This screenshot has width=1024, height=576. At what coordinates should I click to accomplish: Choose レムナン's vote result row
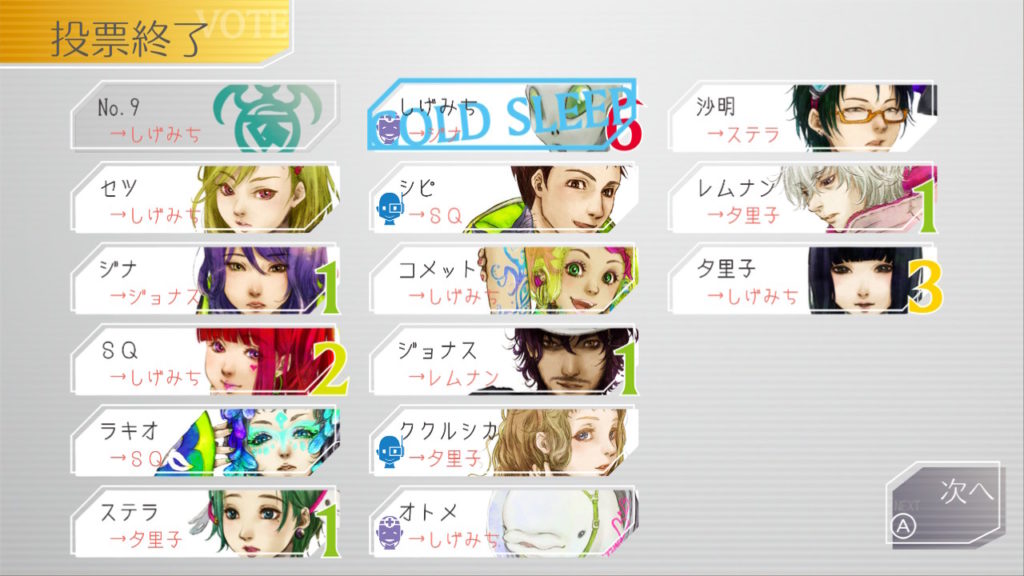(x=815, y=198)
